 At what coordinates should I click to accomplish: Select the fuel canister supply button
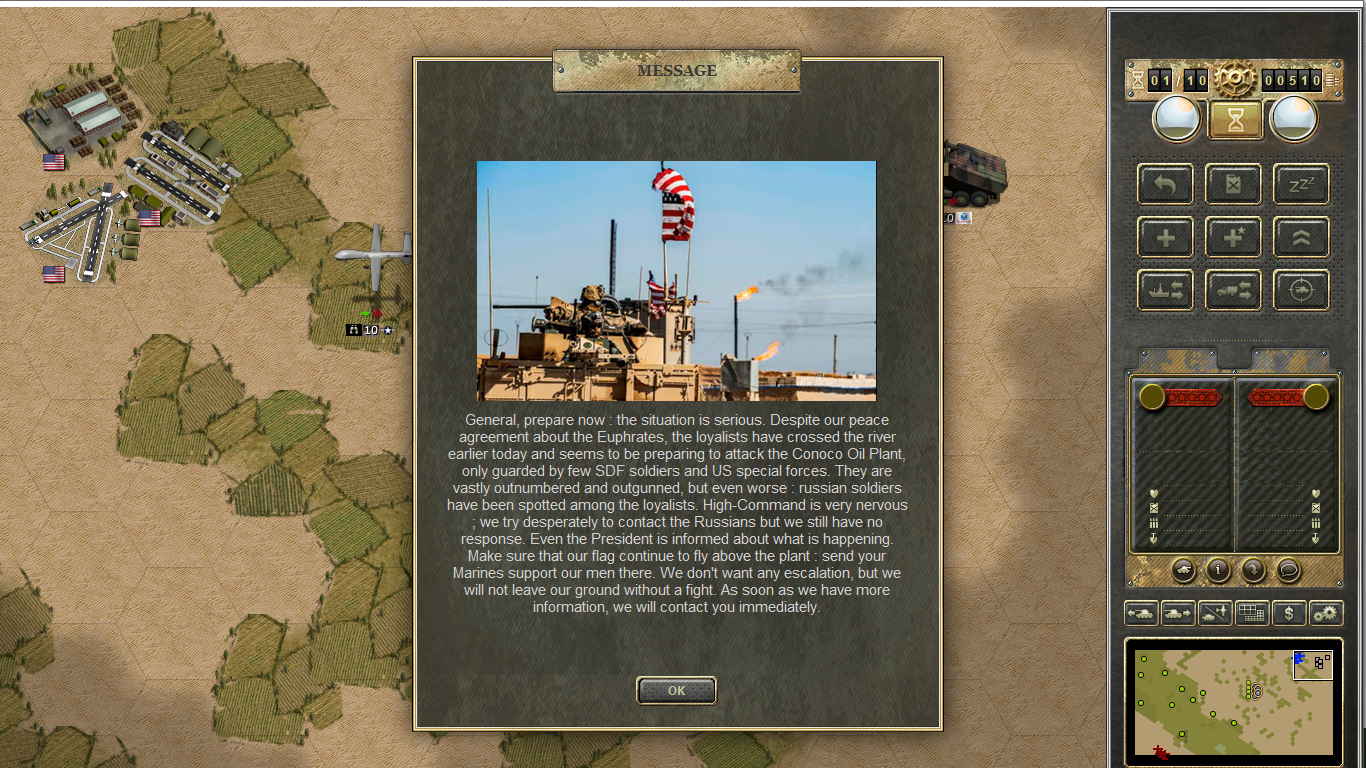click(1233, 184)
